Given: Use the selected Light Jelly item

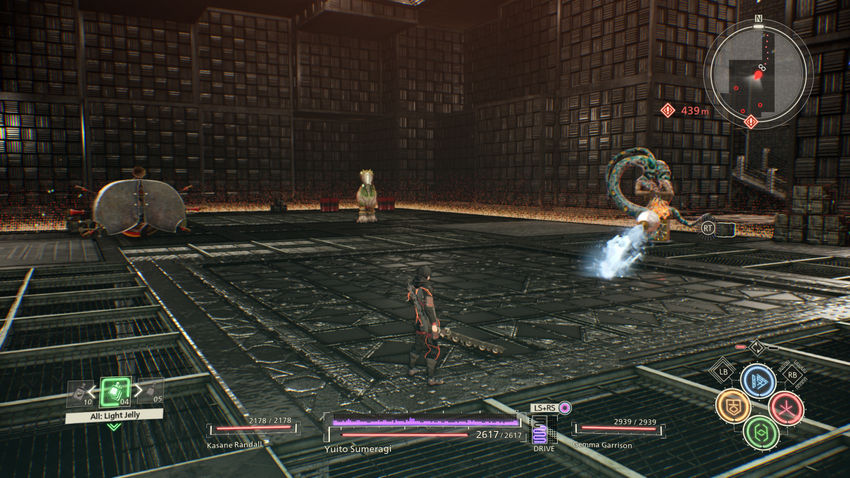Looking at the screenshot, I should coord(115,391).
